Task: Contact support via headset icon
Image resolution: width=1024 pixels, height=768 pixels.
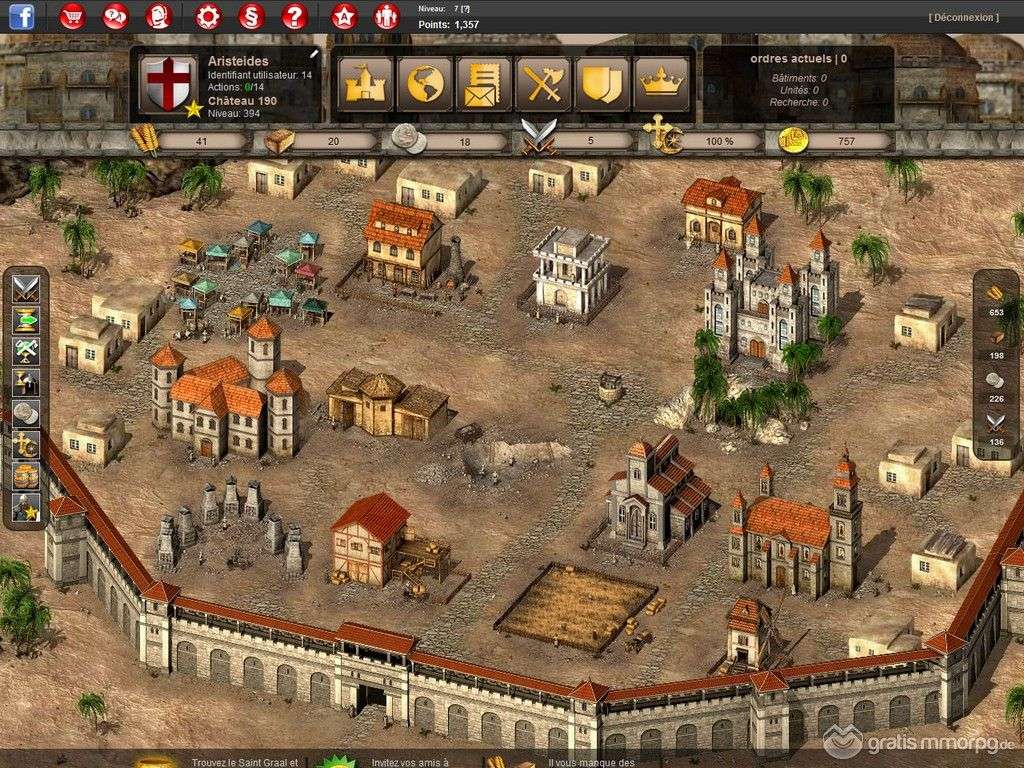Action: point(159,16)
